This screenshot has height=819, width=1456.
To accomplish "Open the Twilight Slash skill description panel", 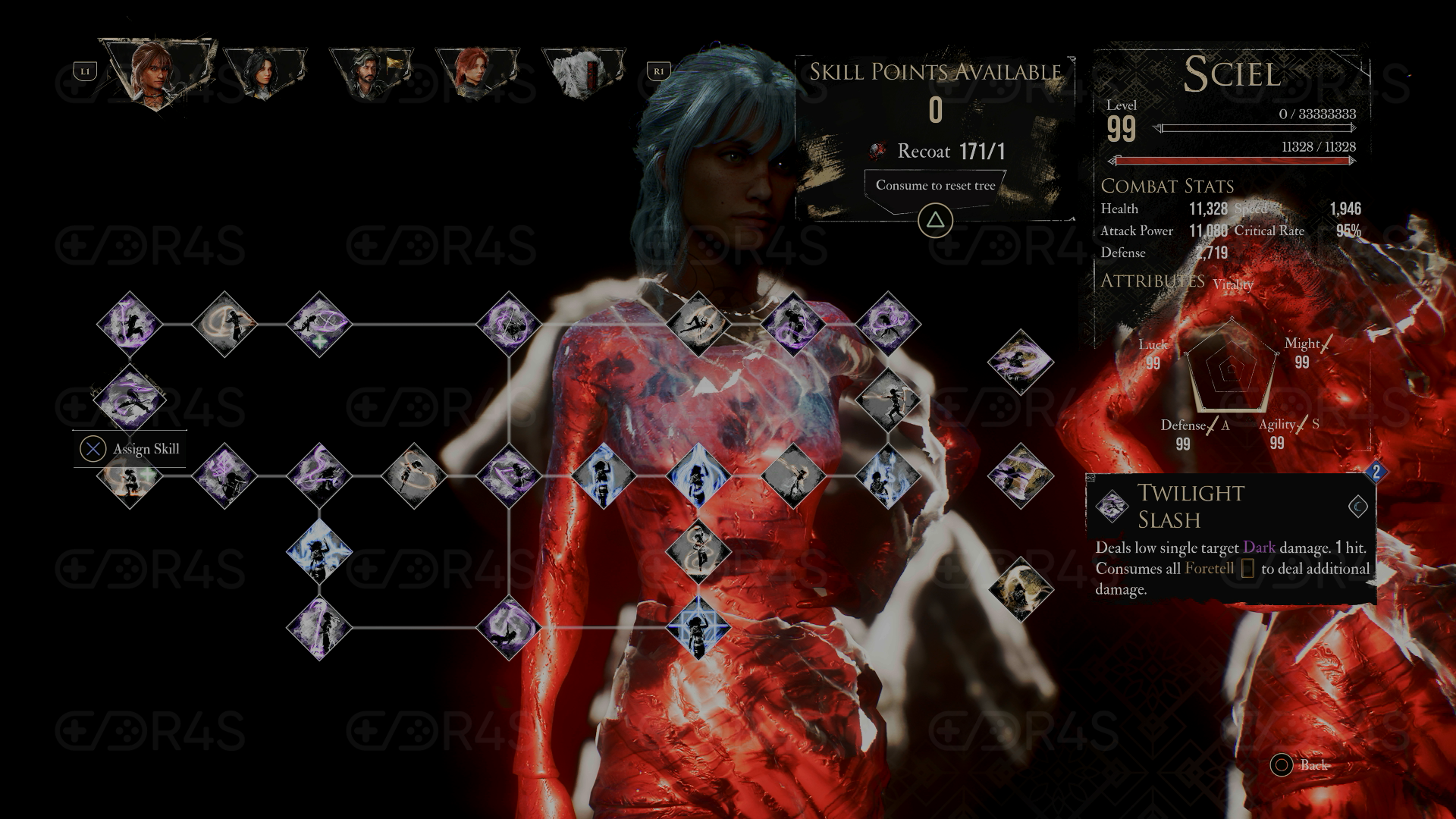I will (1230, 538).
